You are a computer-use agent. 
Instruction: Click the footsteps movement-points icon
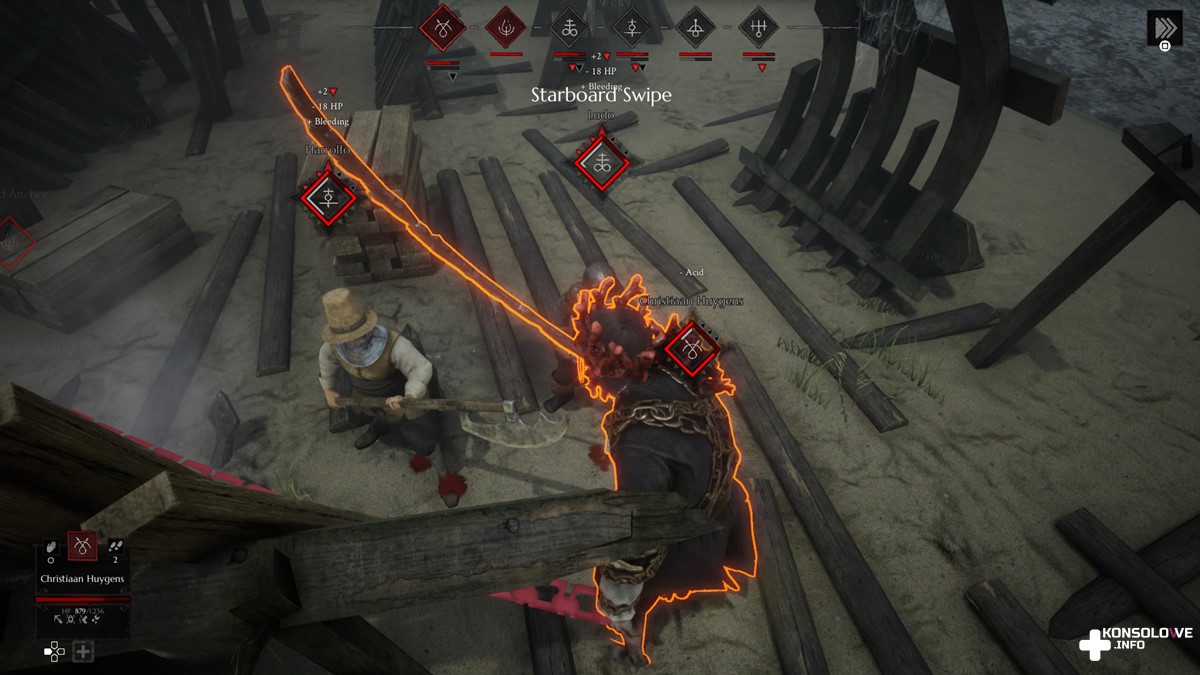pos(114,546)
